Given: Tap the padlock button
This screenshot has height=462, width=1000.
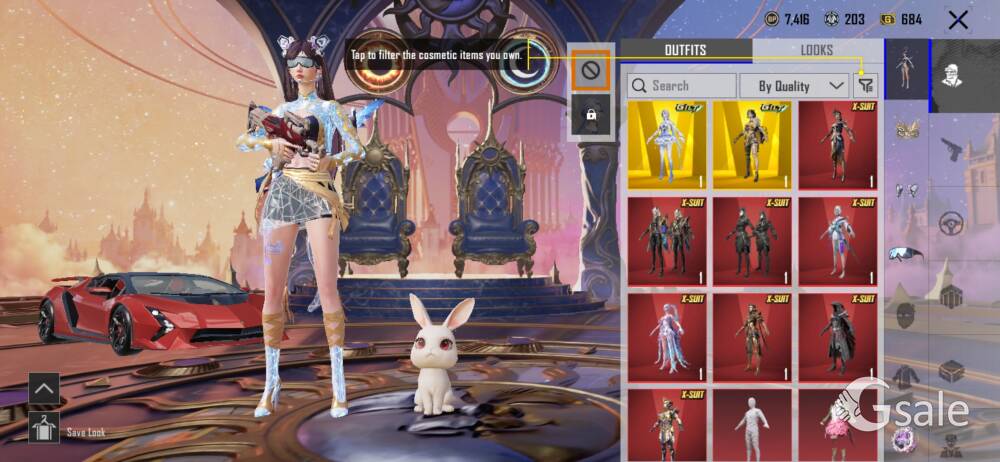Looking at the screenshot, I should click(591, 115).
